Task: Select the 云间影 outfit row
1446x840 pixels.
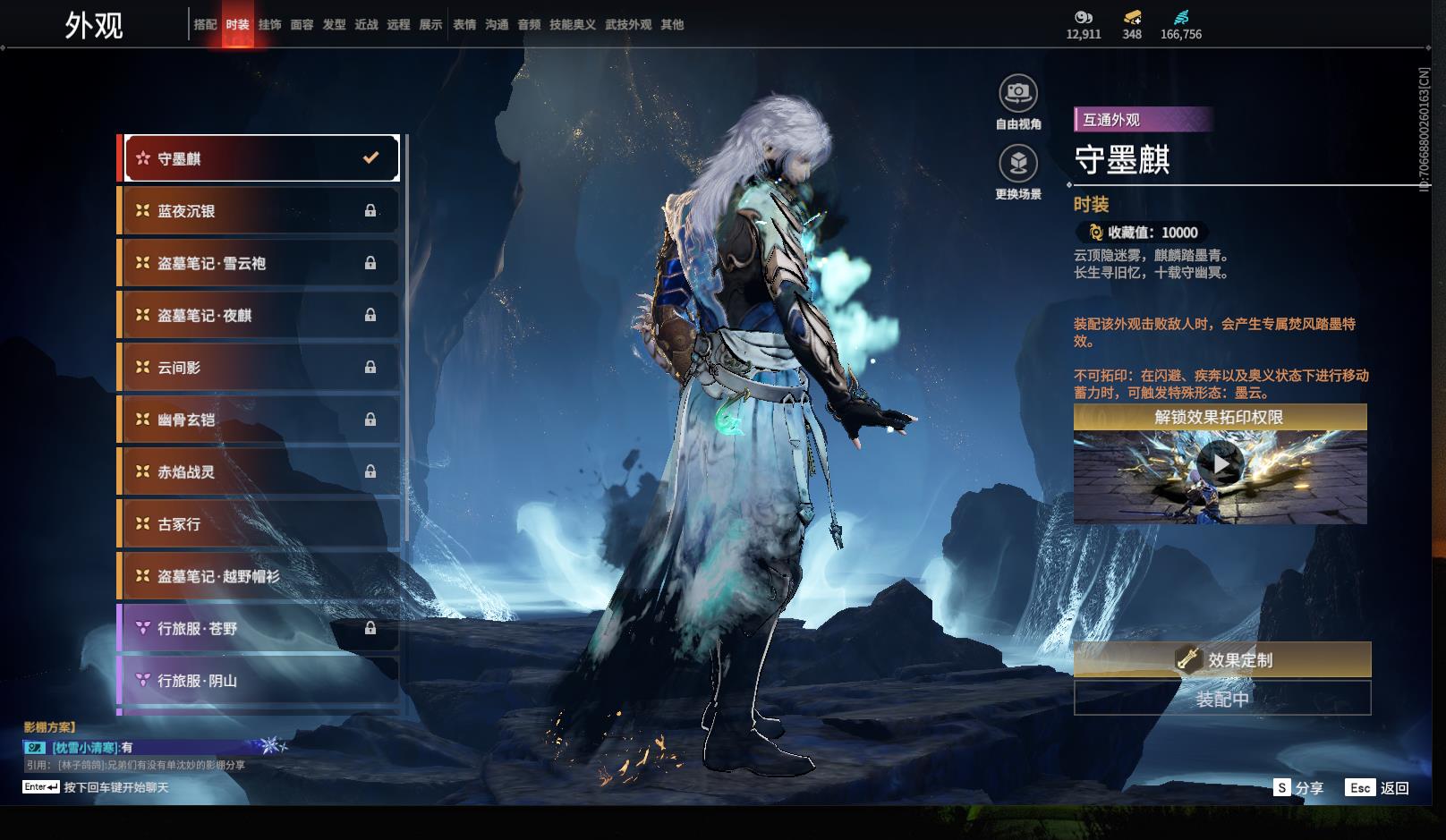Action: (x=259, y=368)
